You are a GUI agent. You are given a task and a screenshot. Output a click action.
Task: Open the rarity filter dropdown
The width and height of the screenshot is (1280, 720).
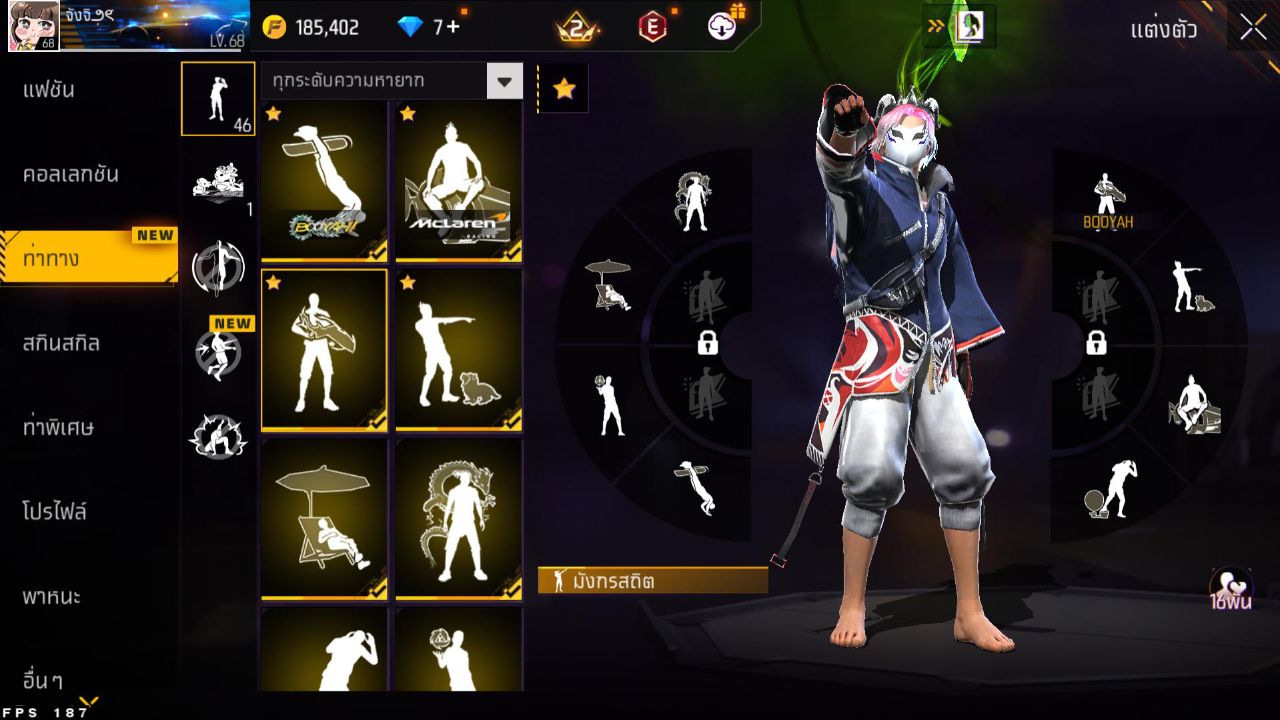click(x=504, y=81)
